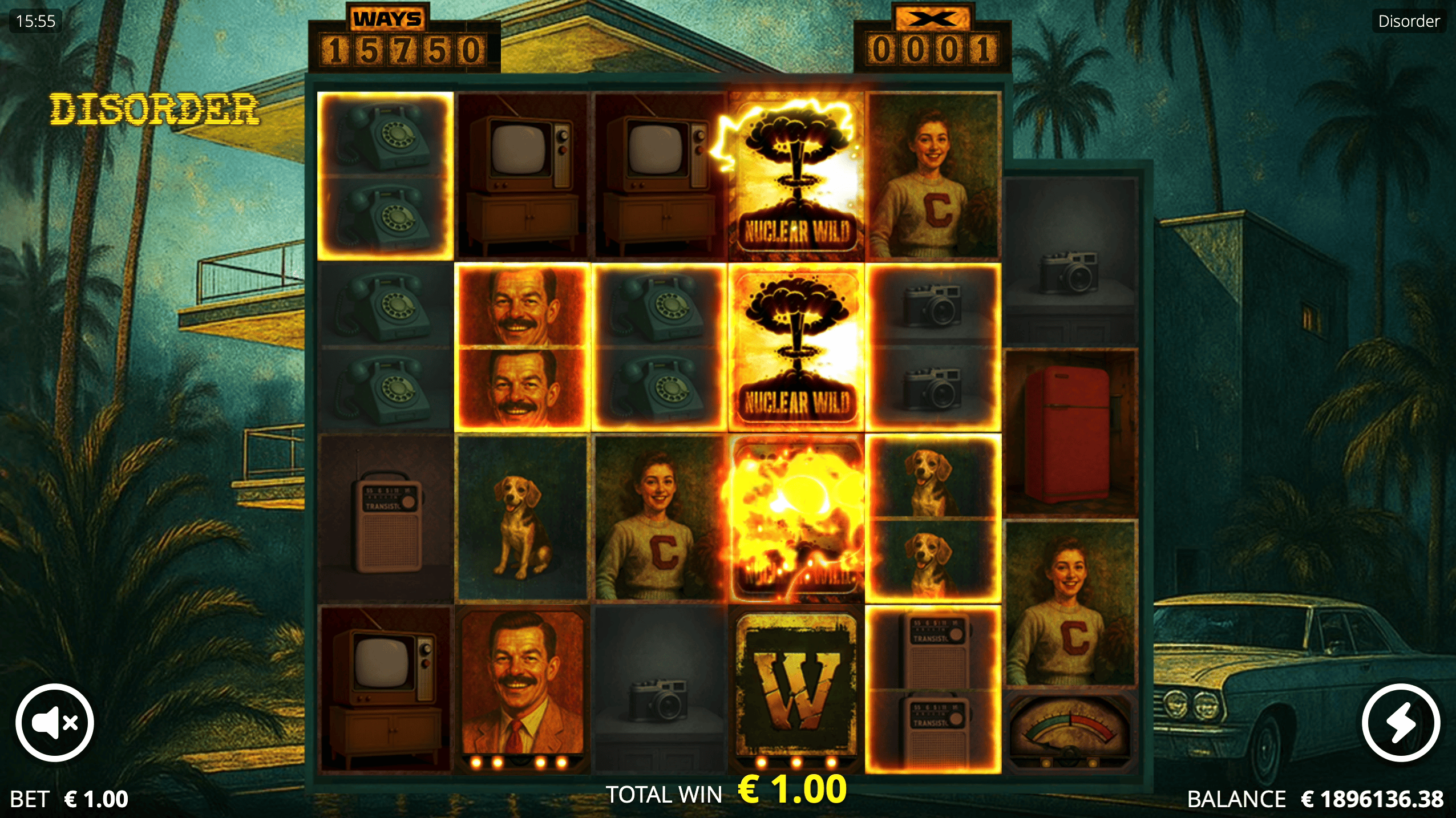Click the BET € 1.00 amount

(x=68, y=799)
